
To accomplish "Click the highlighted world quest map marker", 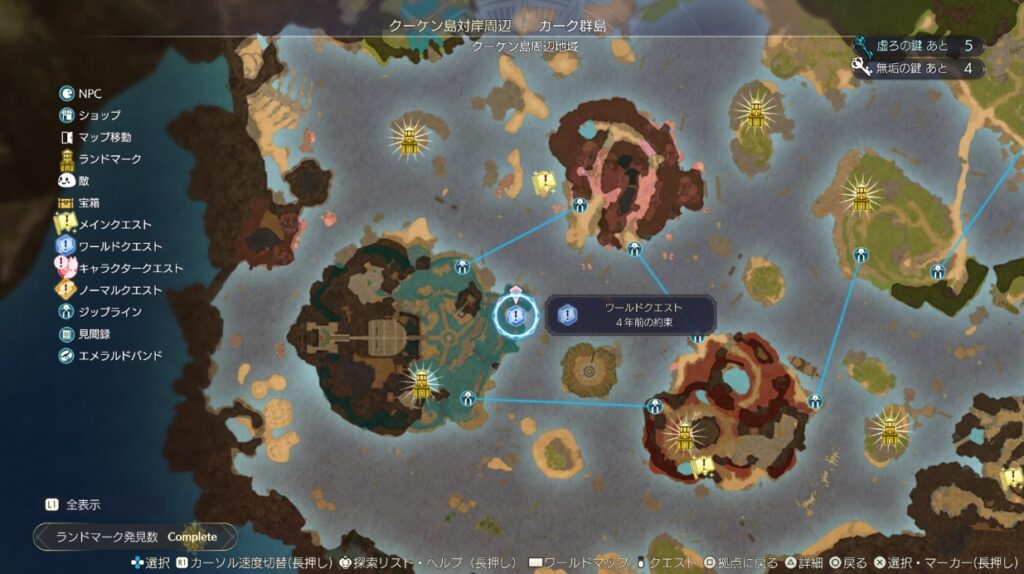I will [515, 316].
